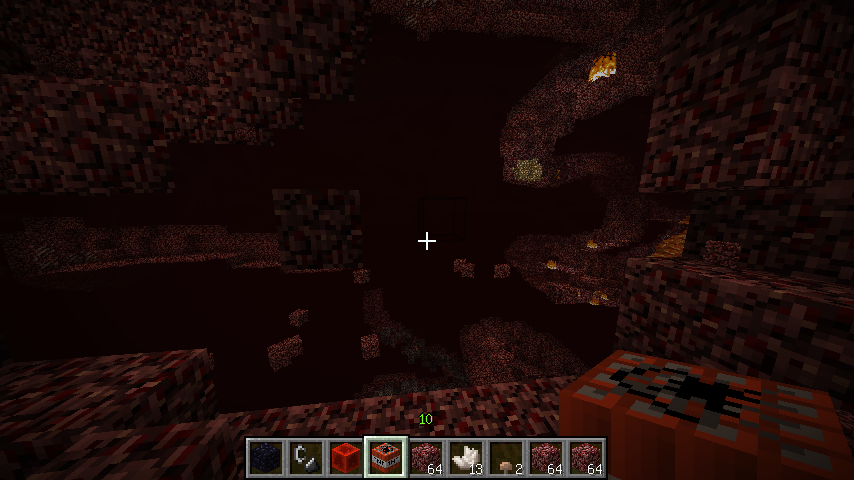Choose the flint and steel slot

tap(305, 457)
